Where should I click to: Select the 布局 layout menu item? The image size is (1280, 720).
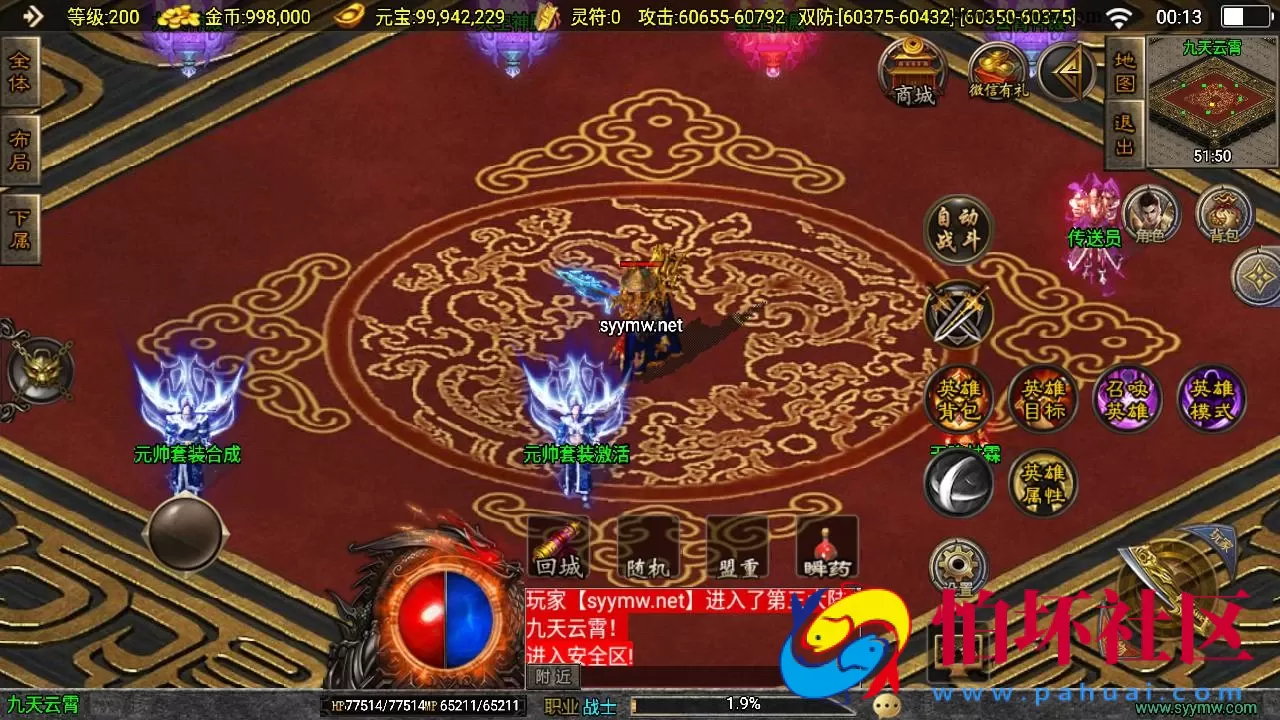click(19, 148)
